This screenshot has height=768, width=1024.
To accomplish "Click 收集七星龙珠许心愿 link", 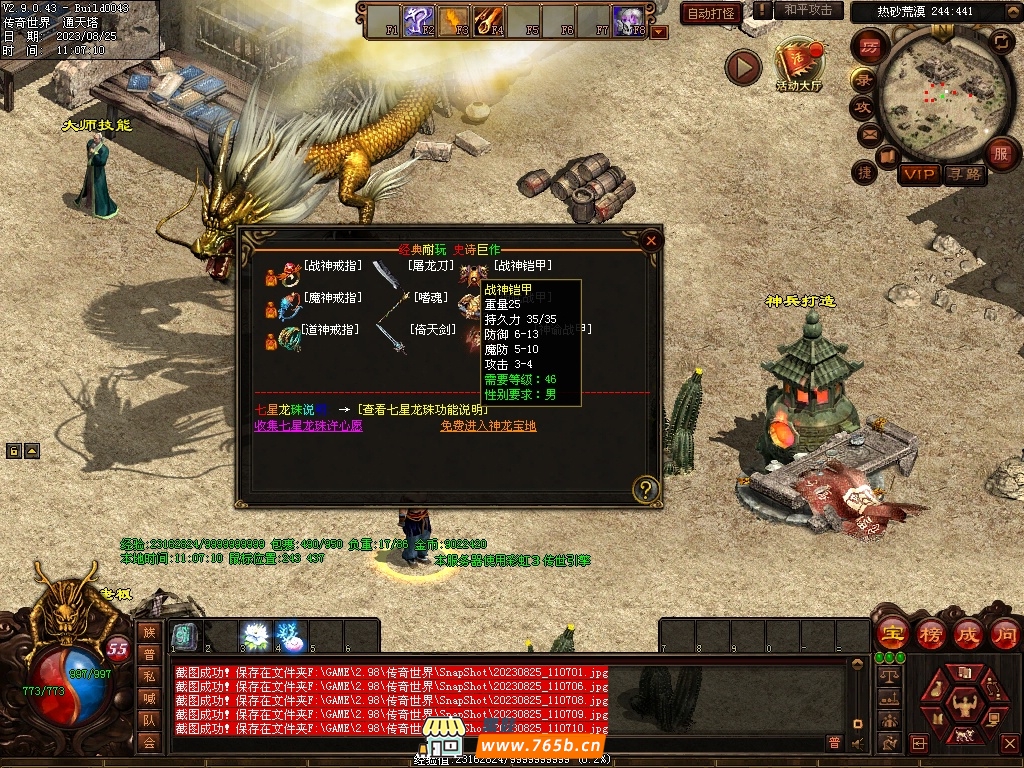I will coord(308,425).
